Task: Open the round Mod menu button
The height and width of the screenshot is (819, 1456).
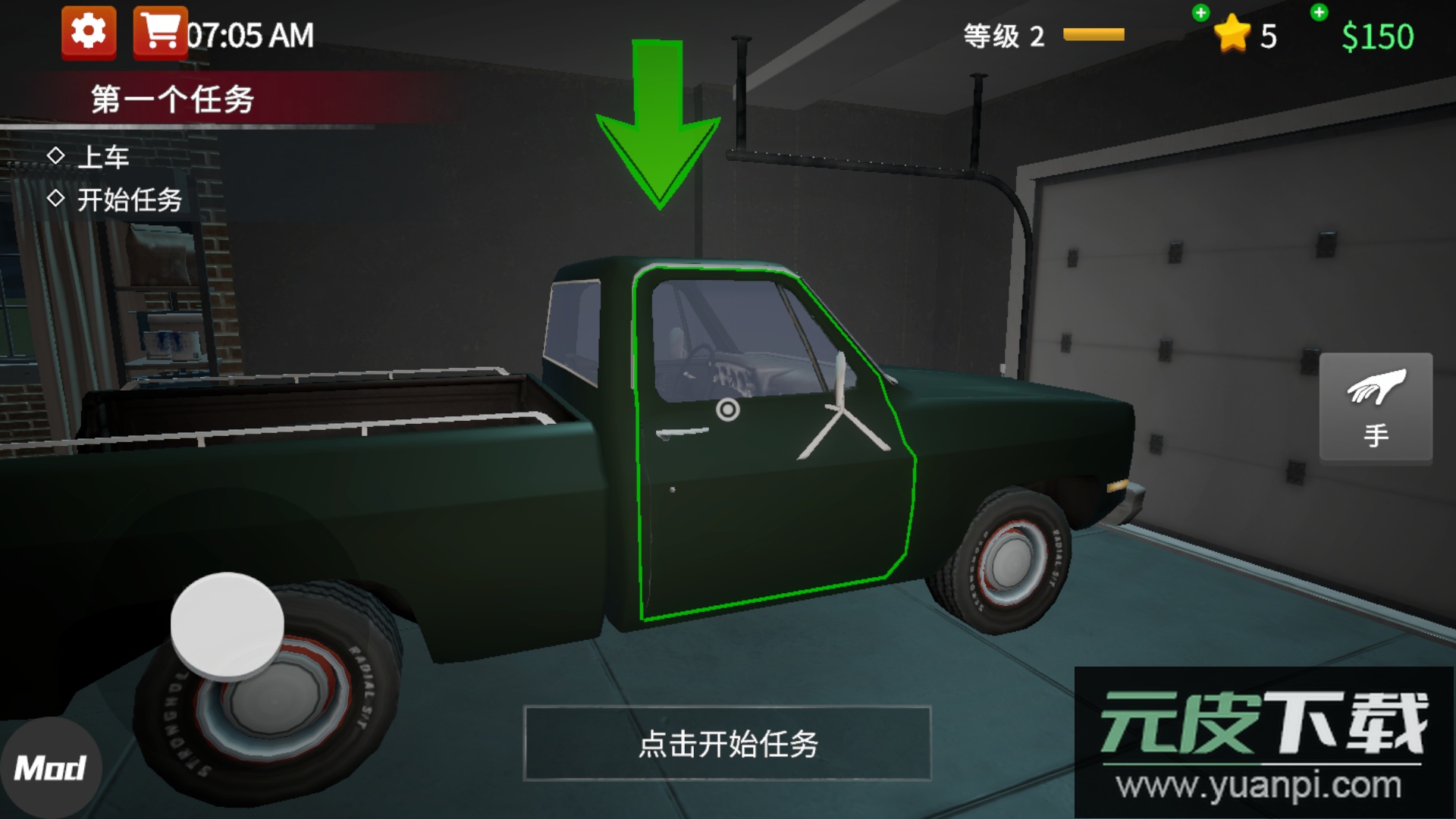Action: [x=49, y=767]
